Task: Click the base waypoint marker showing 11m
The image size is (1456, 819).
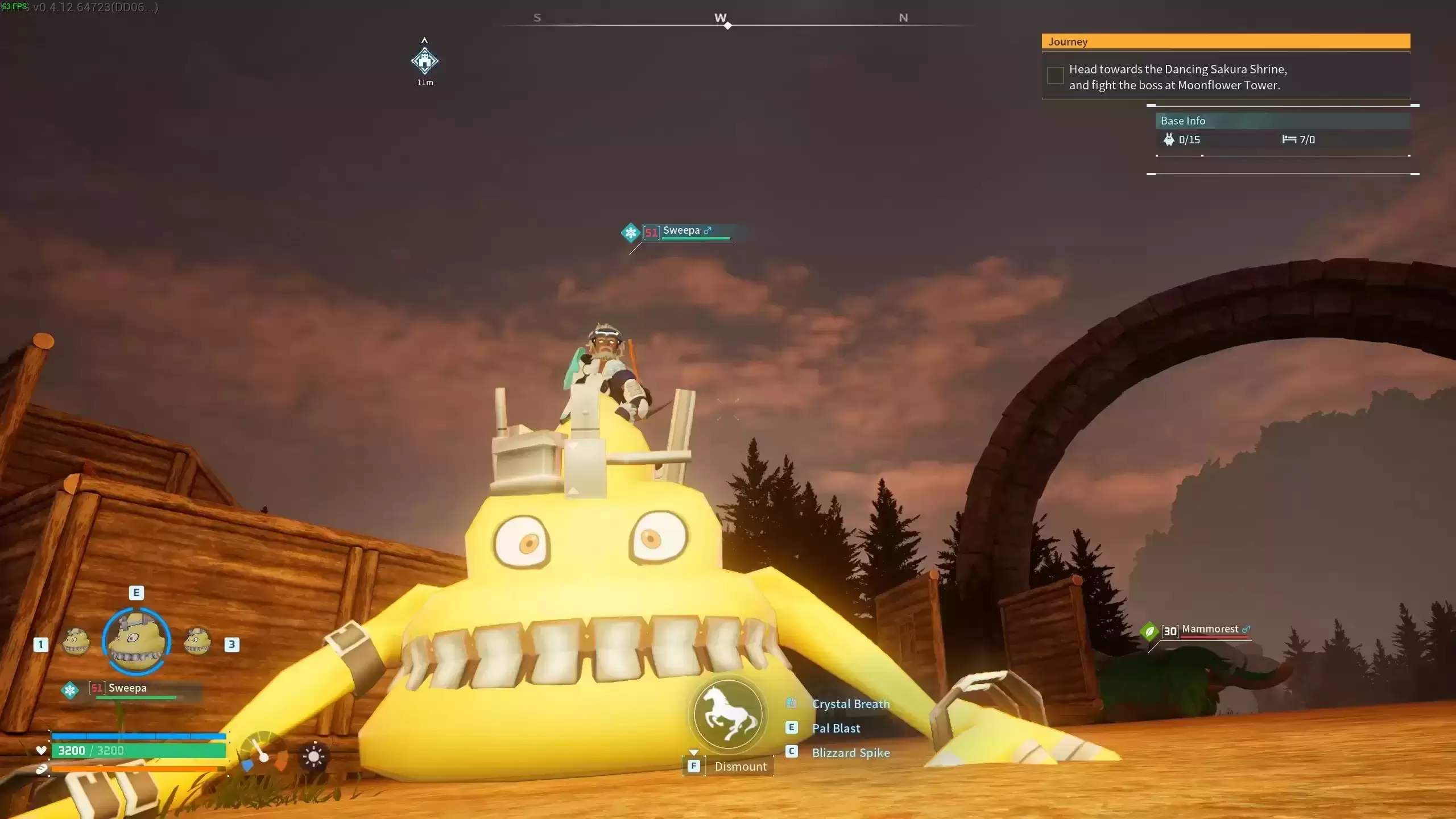Action: tap(424, 61)
